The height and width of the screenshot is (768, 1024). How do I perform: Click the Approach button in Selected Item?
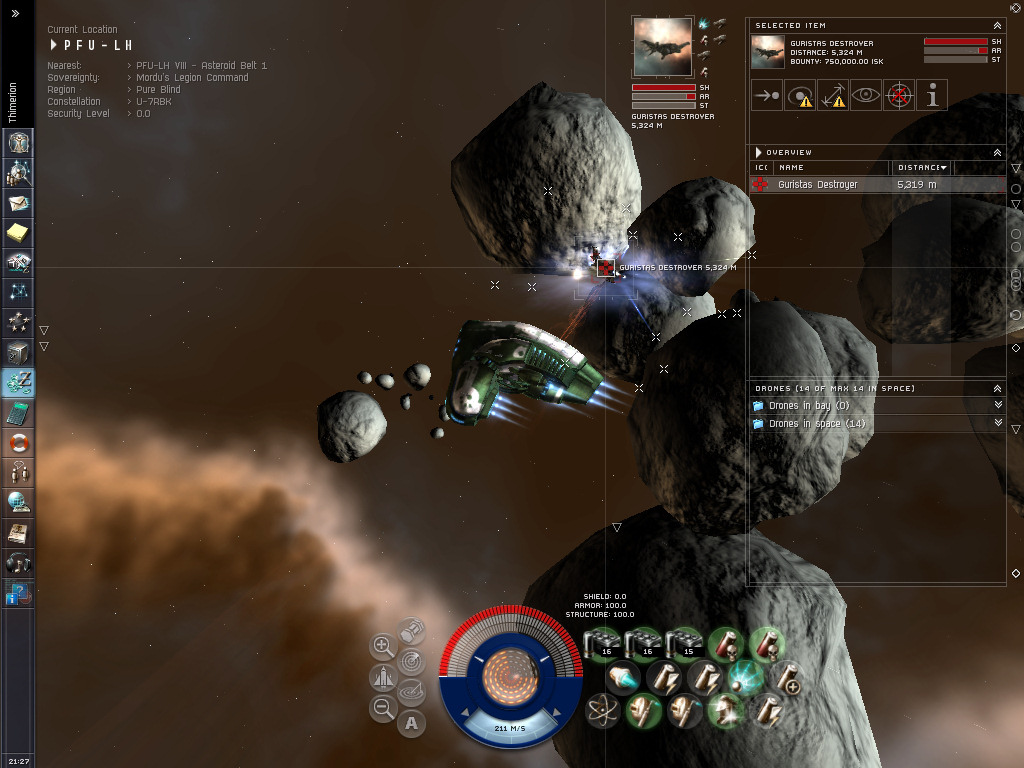click(768, 96)
